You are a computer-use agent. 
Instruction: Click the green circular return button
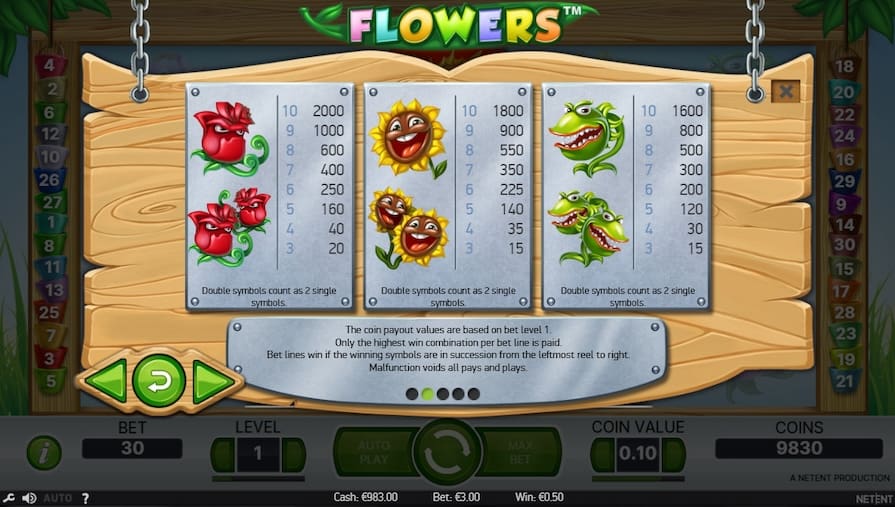click(x=159, y=381)
